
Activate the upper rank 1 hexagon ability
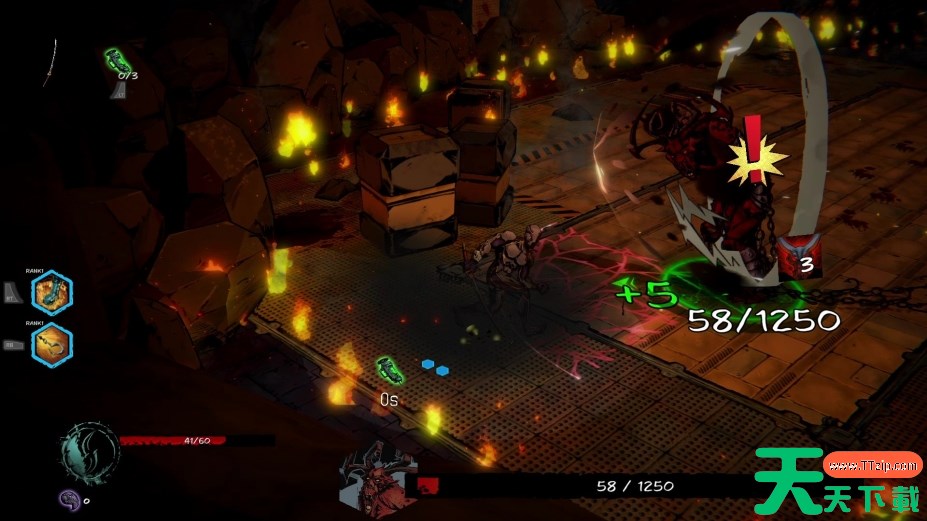pyautogui.click(x=51, y=293)
